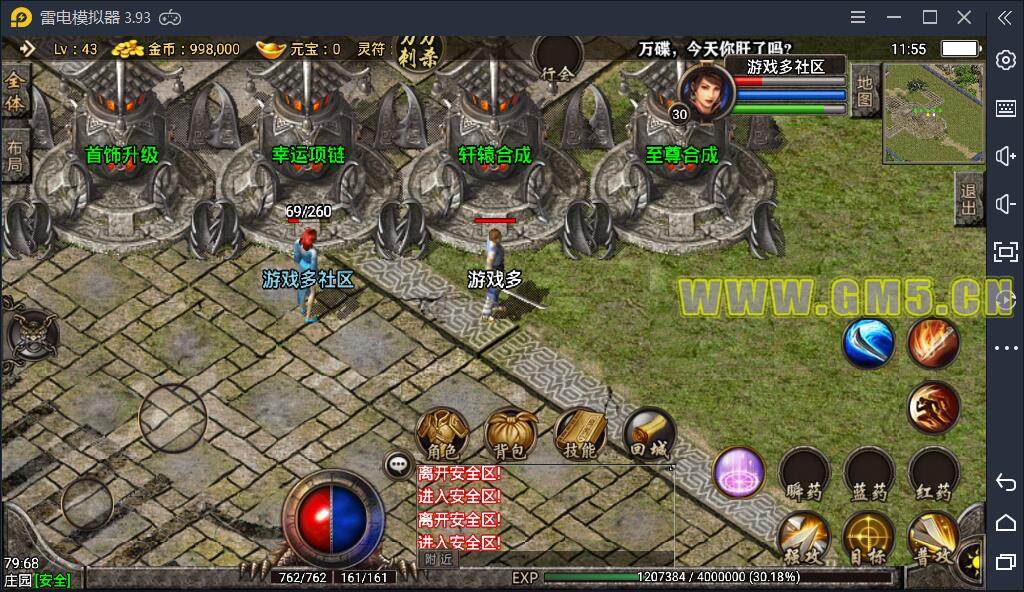Use the 普攻 normal attack button
Screen dimensions: 1024x592
tap(933, 538)
